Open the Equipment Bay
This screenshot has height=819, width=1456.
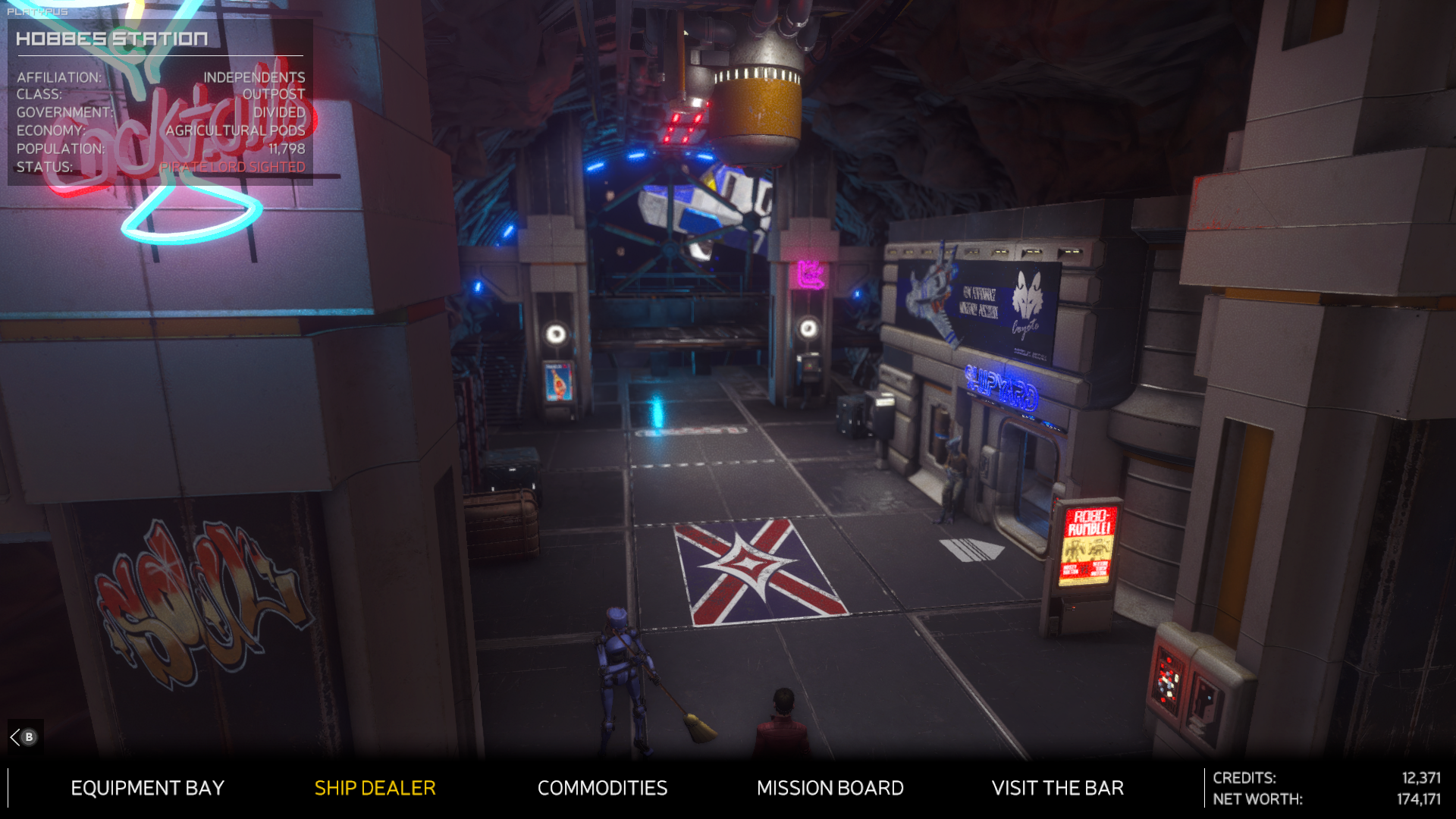pos(147,788)
